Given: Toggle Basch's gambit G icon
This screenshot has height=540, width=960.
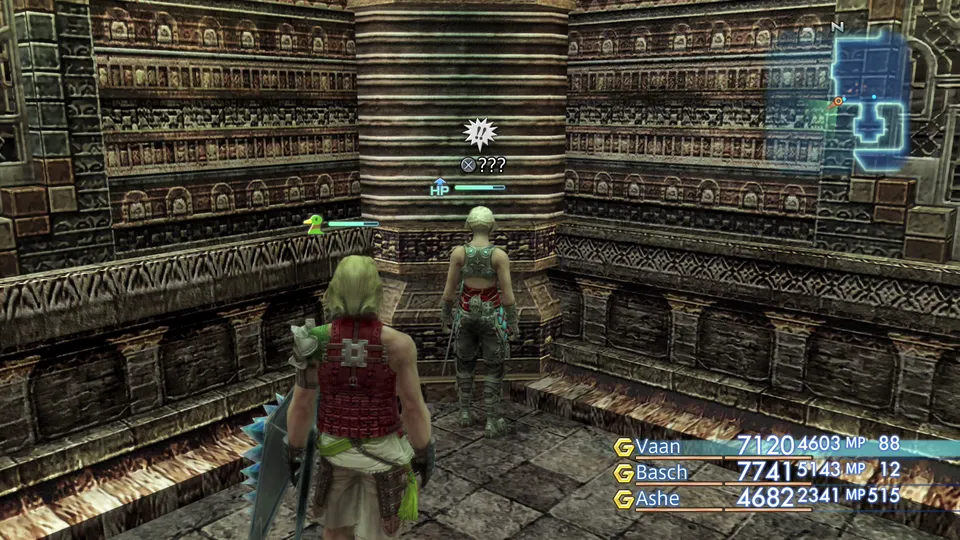Looking at the screenshot, I should [x=624, y=472].
